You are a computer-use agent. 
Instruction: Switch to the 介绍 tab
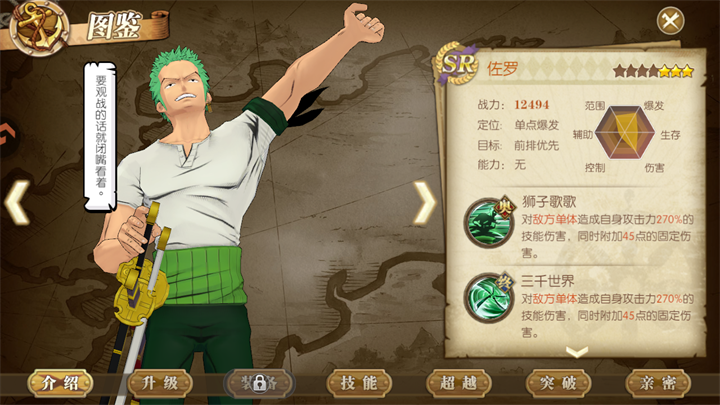(x=59, y=383)
